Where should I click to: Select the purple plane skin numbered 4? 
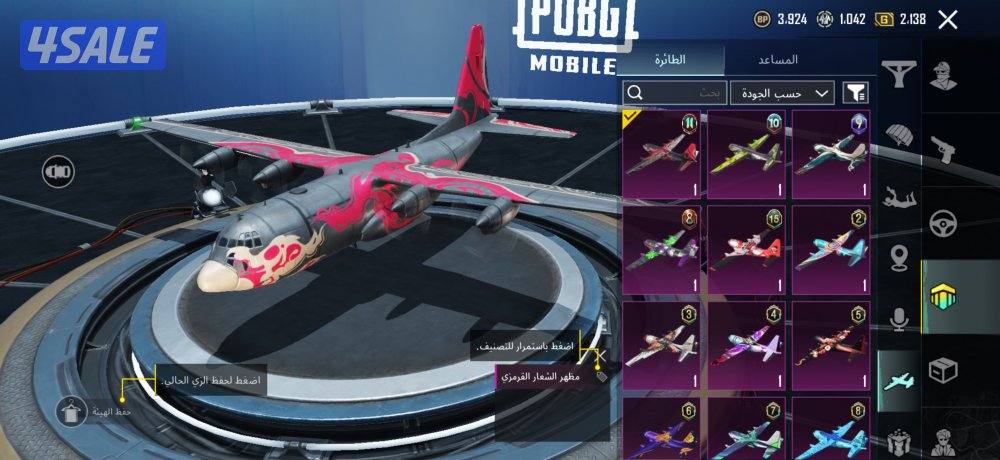point(746,345)
